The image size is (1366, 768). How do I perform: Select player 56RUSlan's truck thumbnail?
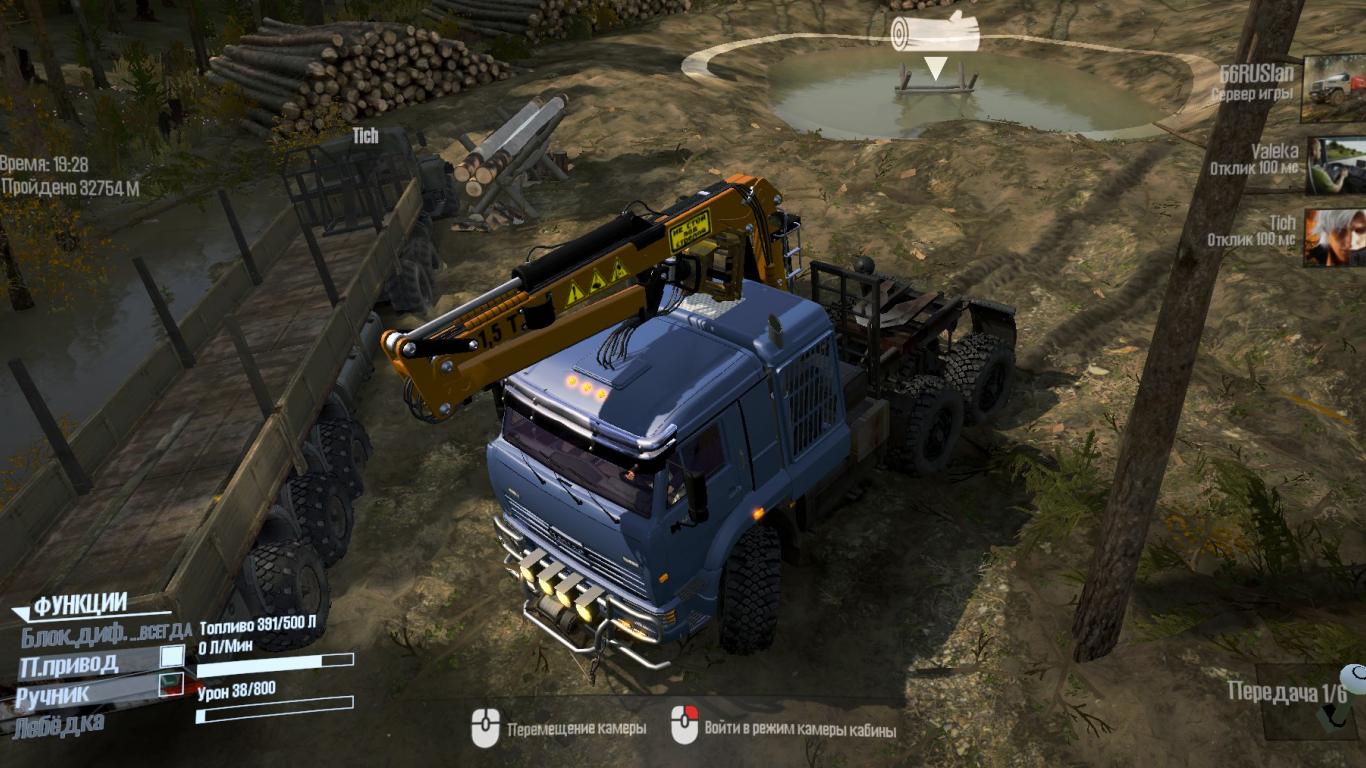(x=1334, y=89)
